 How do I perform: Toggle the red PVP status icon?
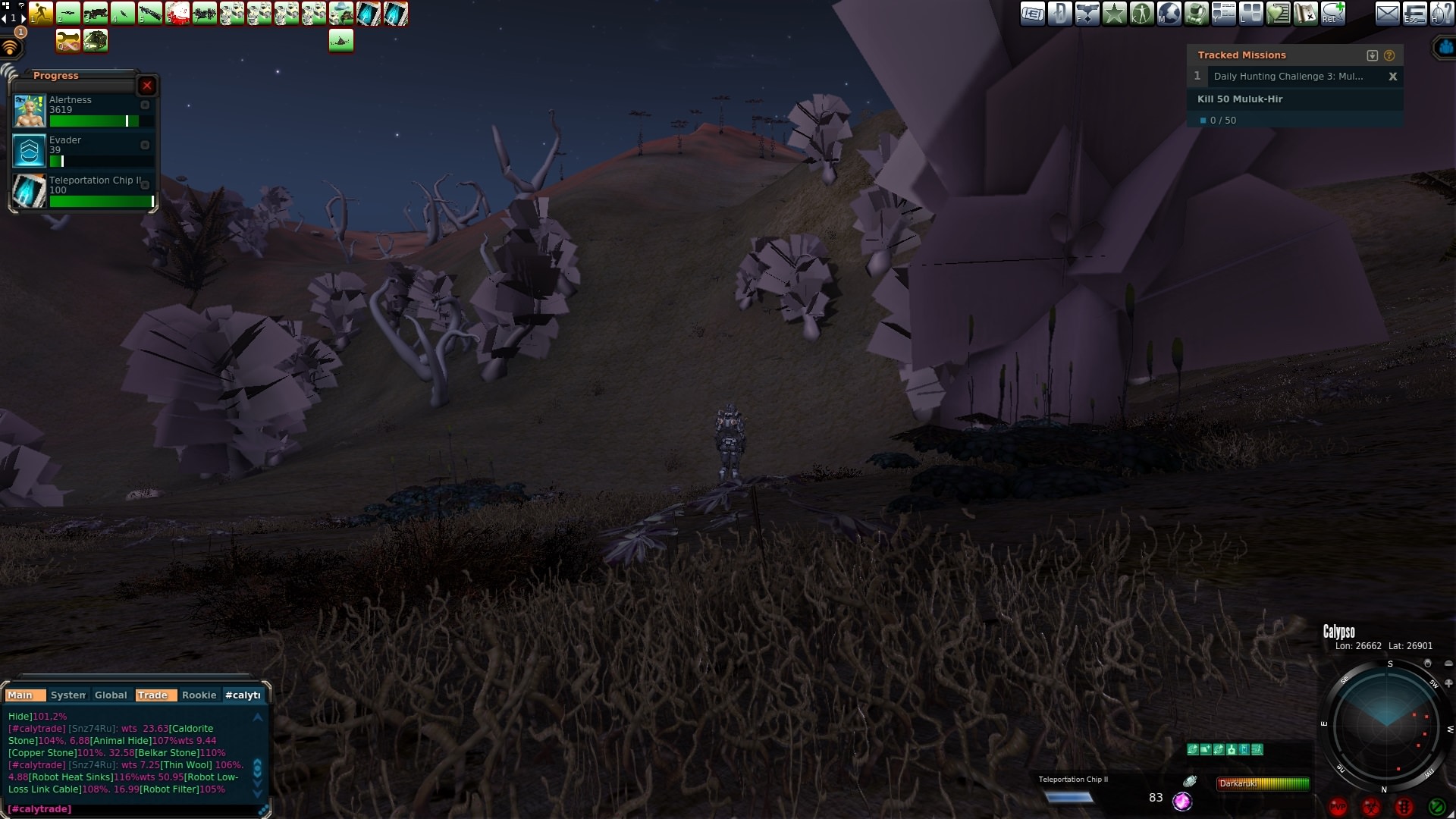pyautogui.click(x=1338, y=807)
